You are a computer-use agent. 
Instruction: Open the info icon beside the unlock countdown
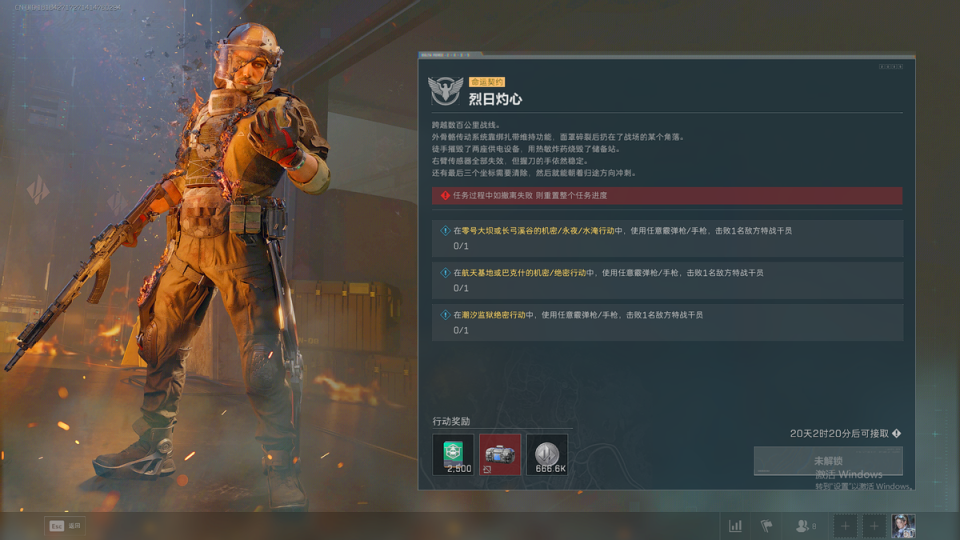(896, 434)
